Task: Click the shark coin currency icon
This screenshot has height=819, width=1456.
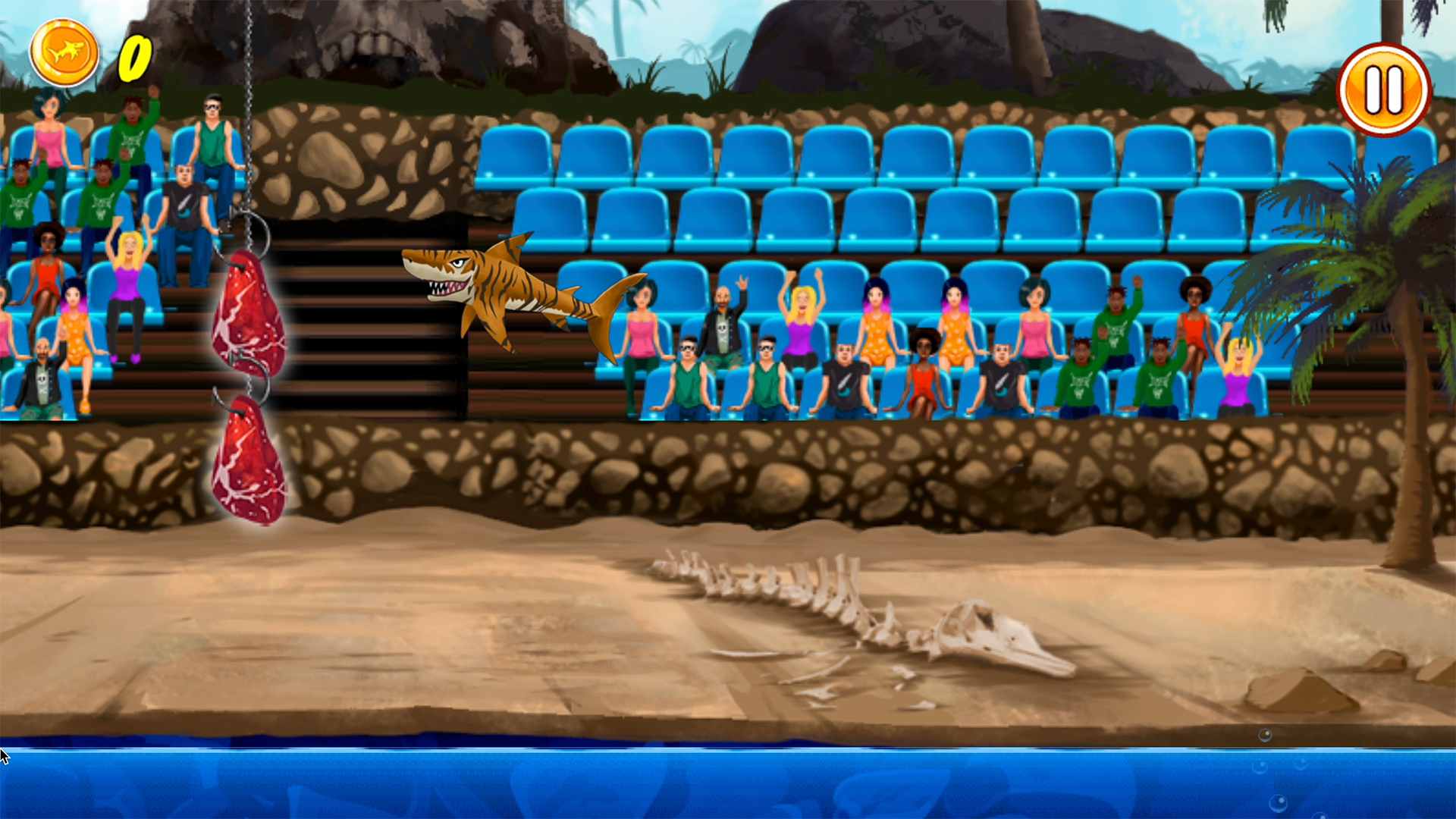Action: coord(64,51)
